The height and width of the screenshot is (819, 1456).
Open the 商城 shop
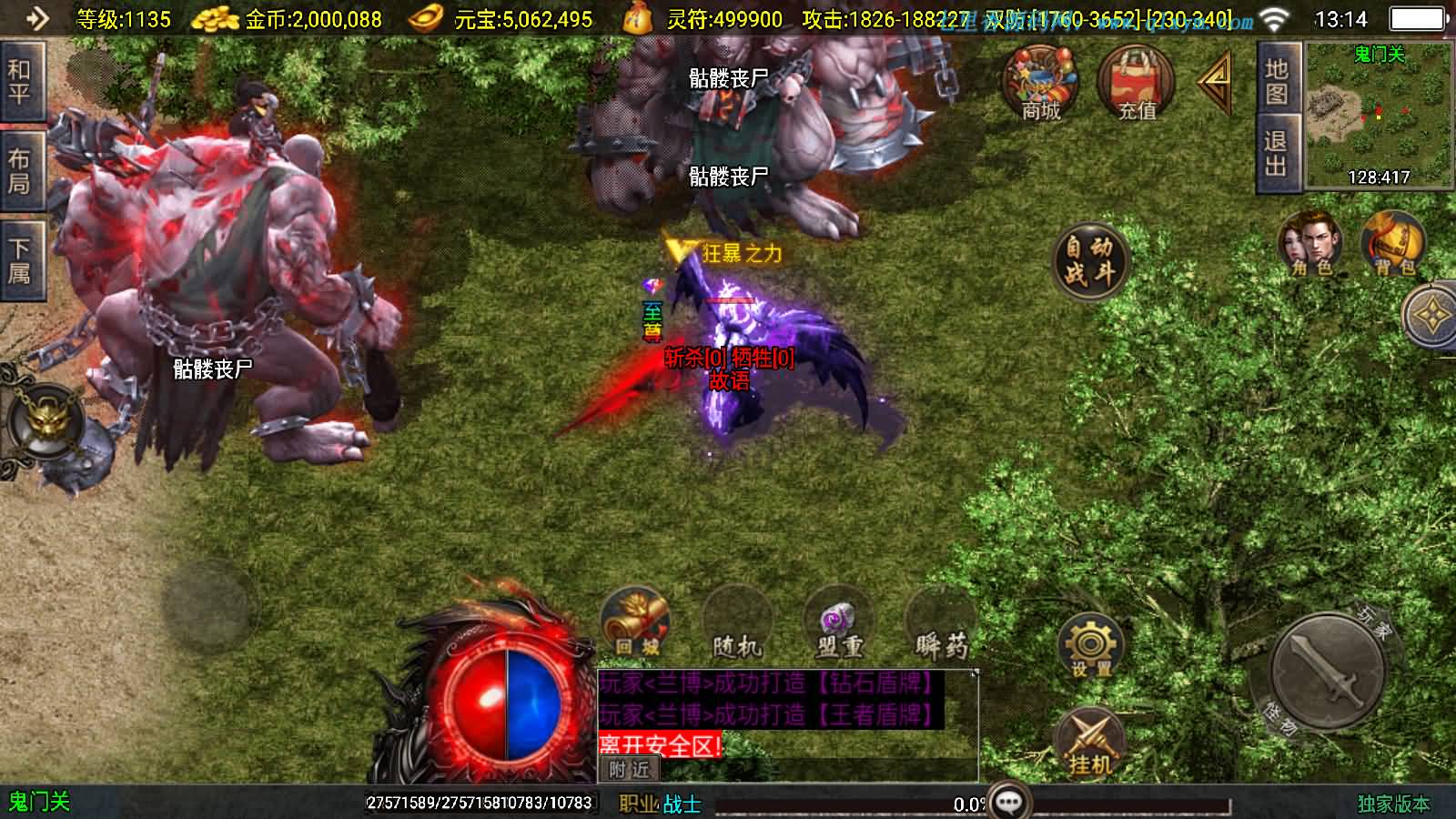tap(1040, 84)
